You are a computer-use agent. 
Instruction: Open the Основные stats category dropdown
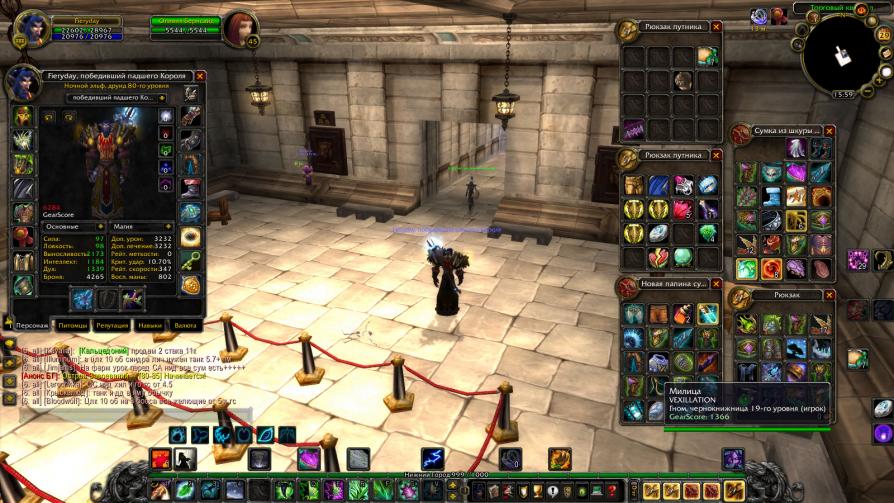pyautogui.click(x=100, y=227)
